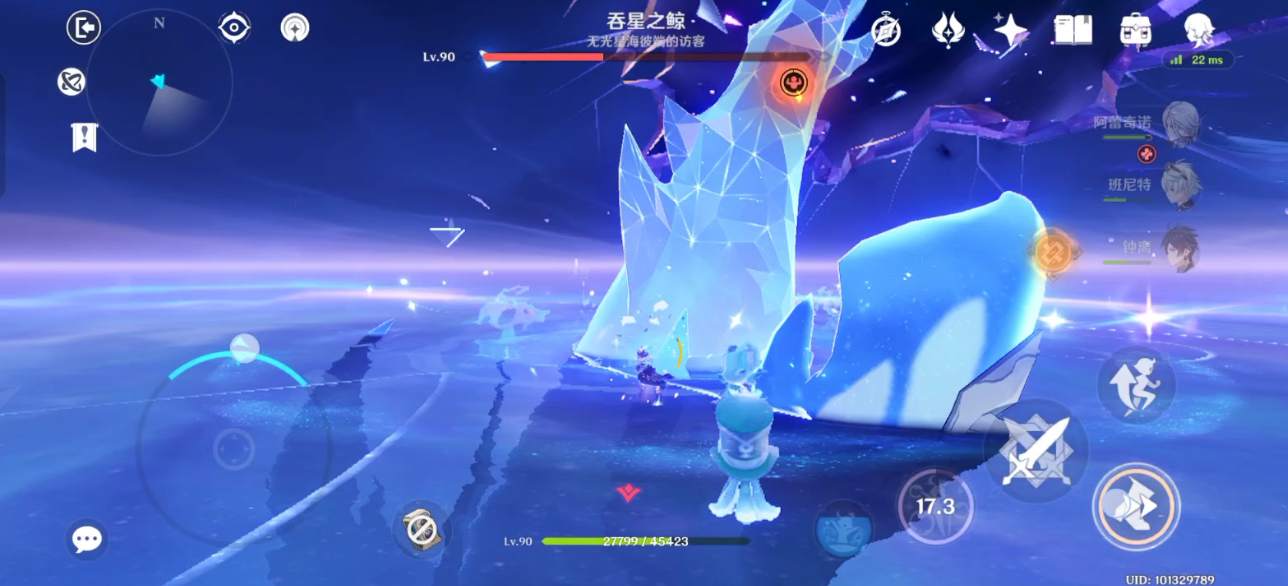This screenshot has width=1288, height=586.
Task: Open the Paimon menu
Action: [1198, 30]
